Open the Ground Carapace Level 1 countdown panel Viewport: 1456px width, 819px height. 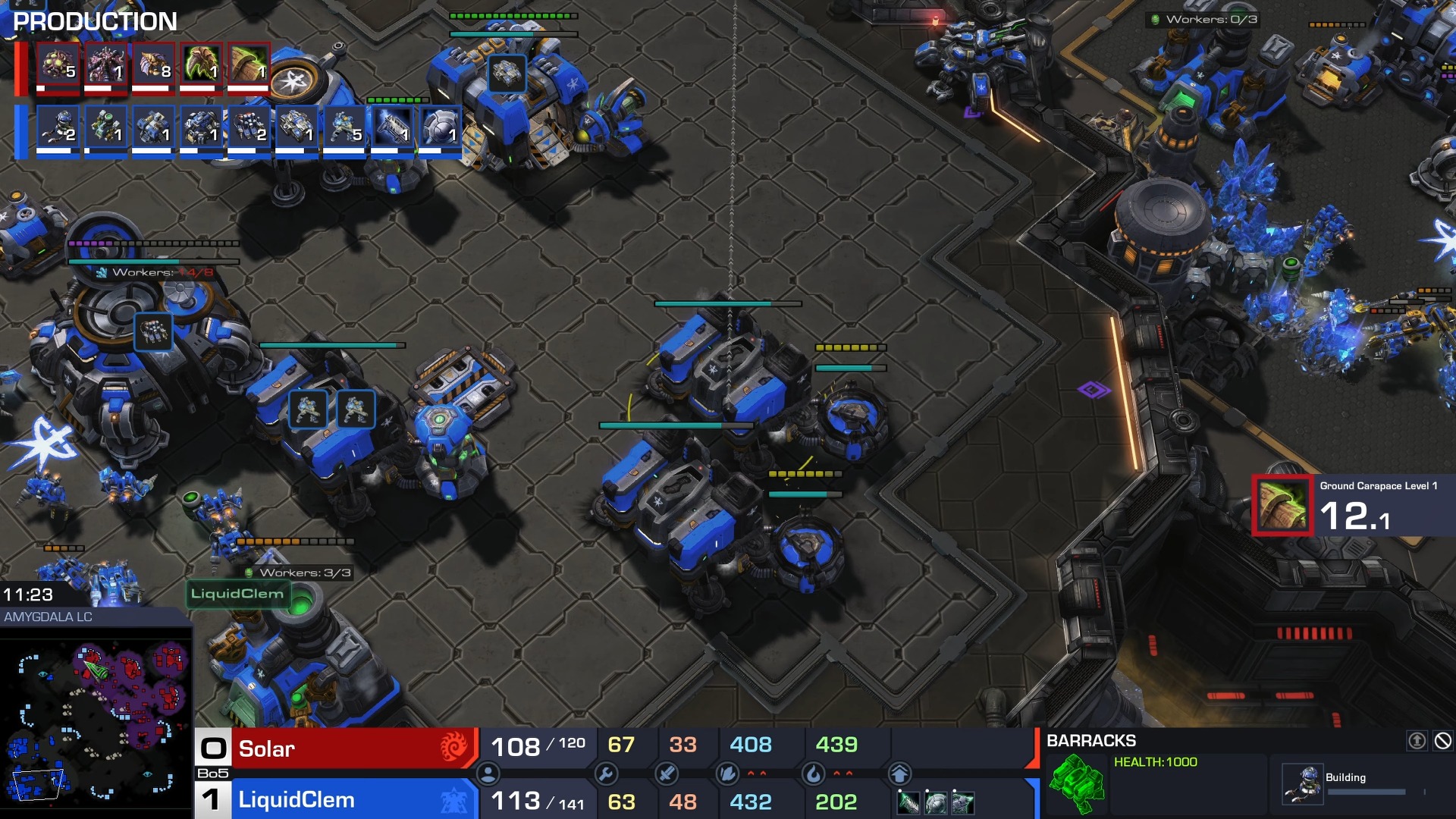pyautogui.click(x=1353, y=506)
